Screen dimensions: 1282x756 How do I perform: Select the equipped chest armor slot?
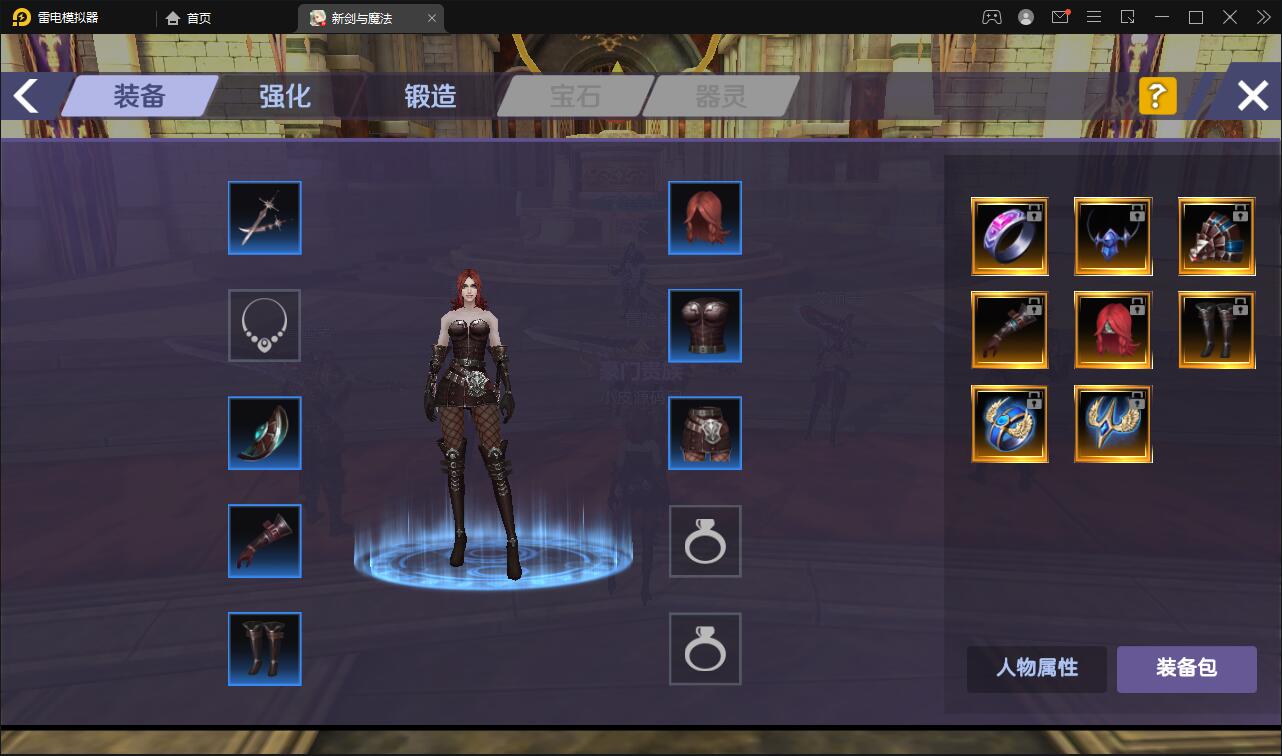[x=704, y=325]
